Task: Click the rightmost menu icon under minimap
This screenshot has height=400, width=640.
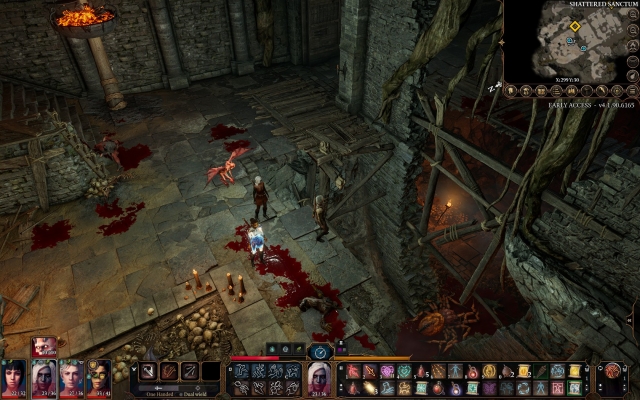Action: (634, 91)
